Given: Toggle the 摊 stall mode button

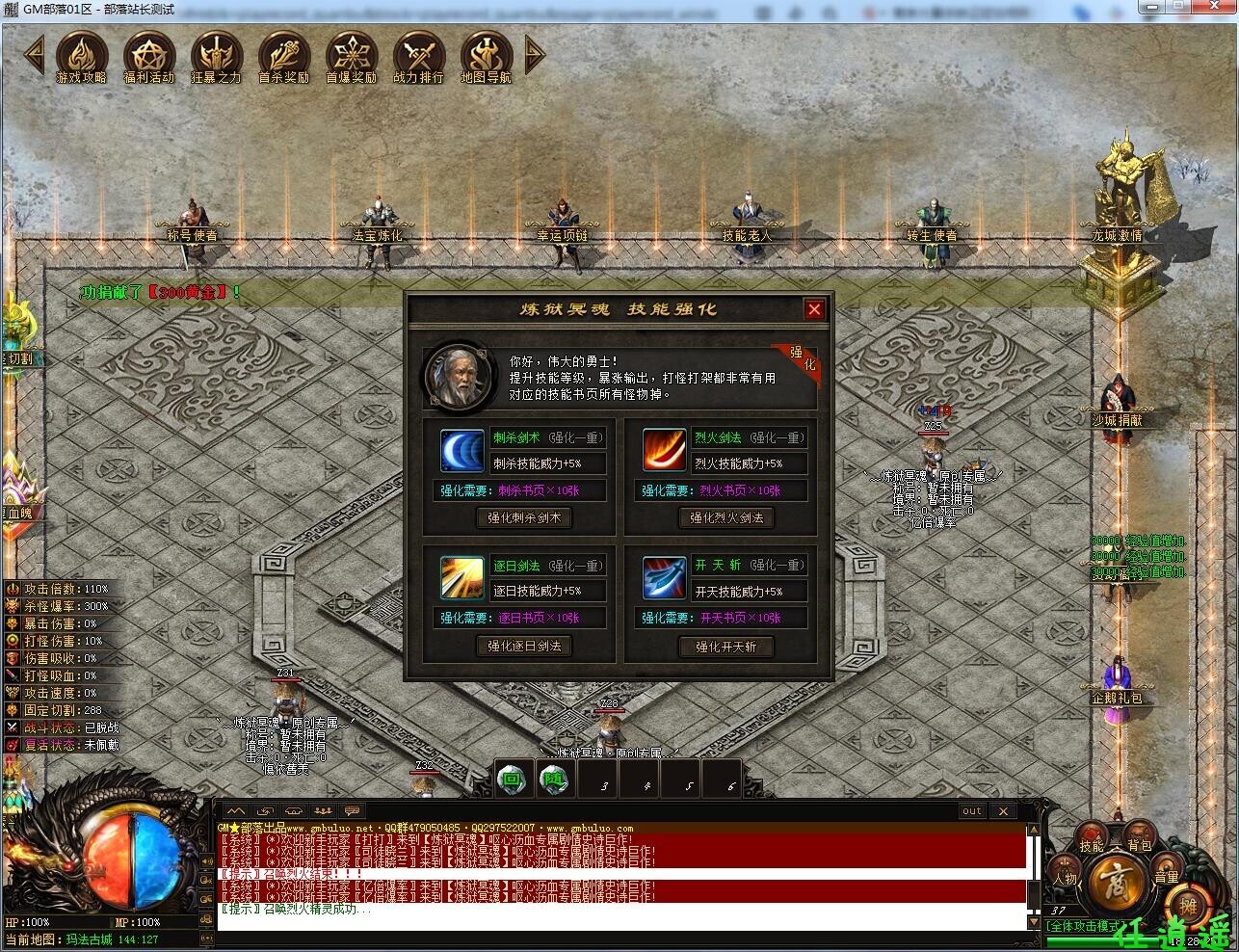Looking at the screenshot, I should [1188, 908].
